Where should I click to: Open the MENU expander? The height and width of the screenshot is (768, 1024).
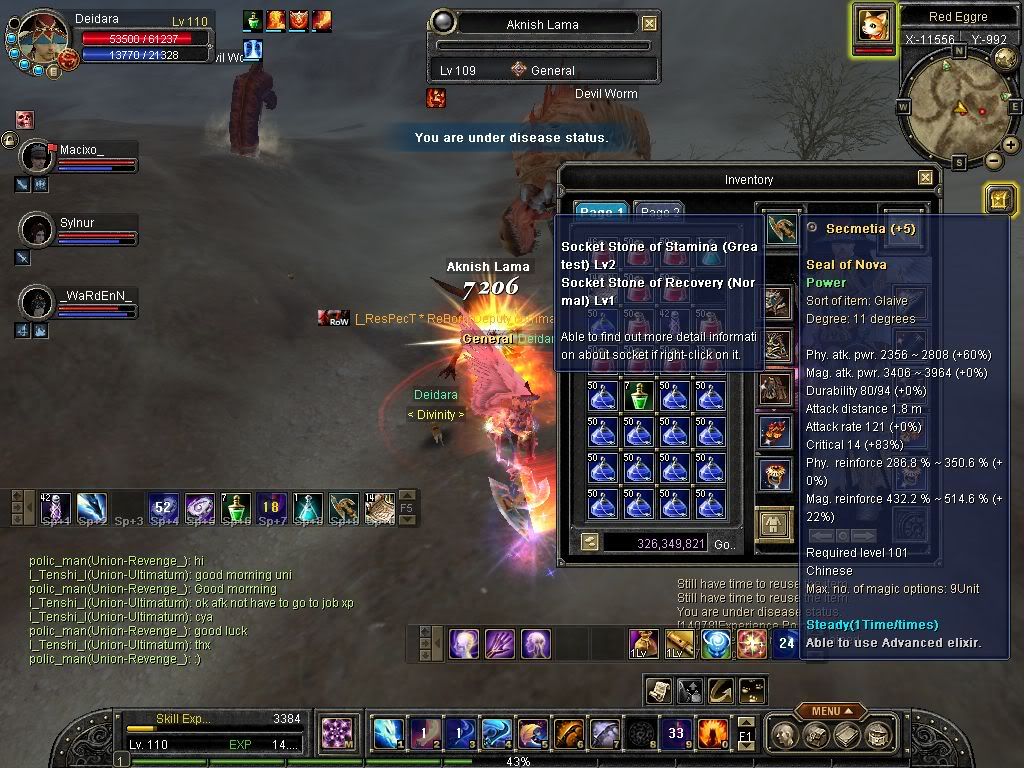coord(831,711)
